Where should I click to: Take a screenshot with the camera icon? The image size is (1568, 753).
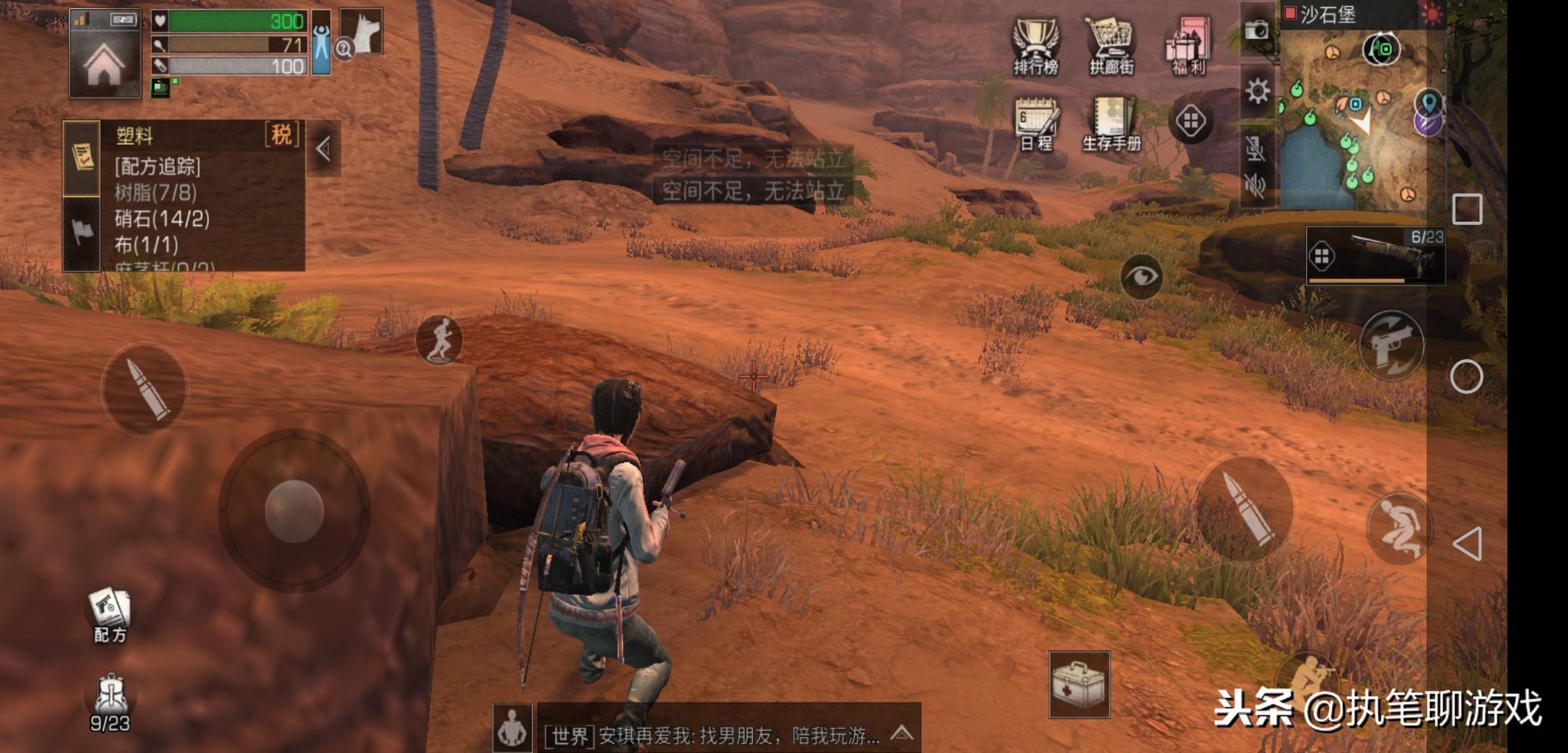click(x=1257, y=30)
